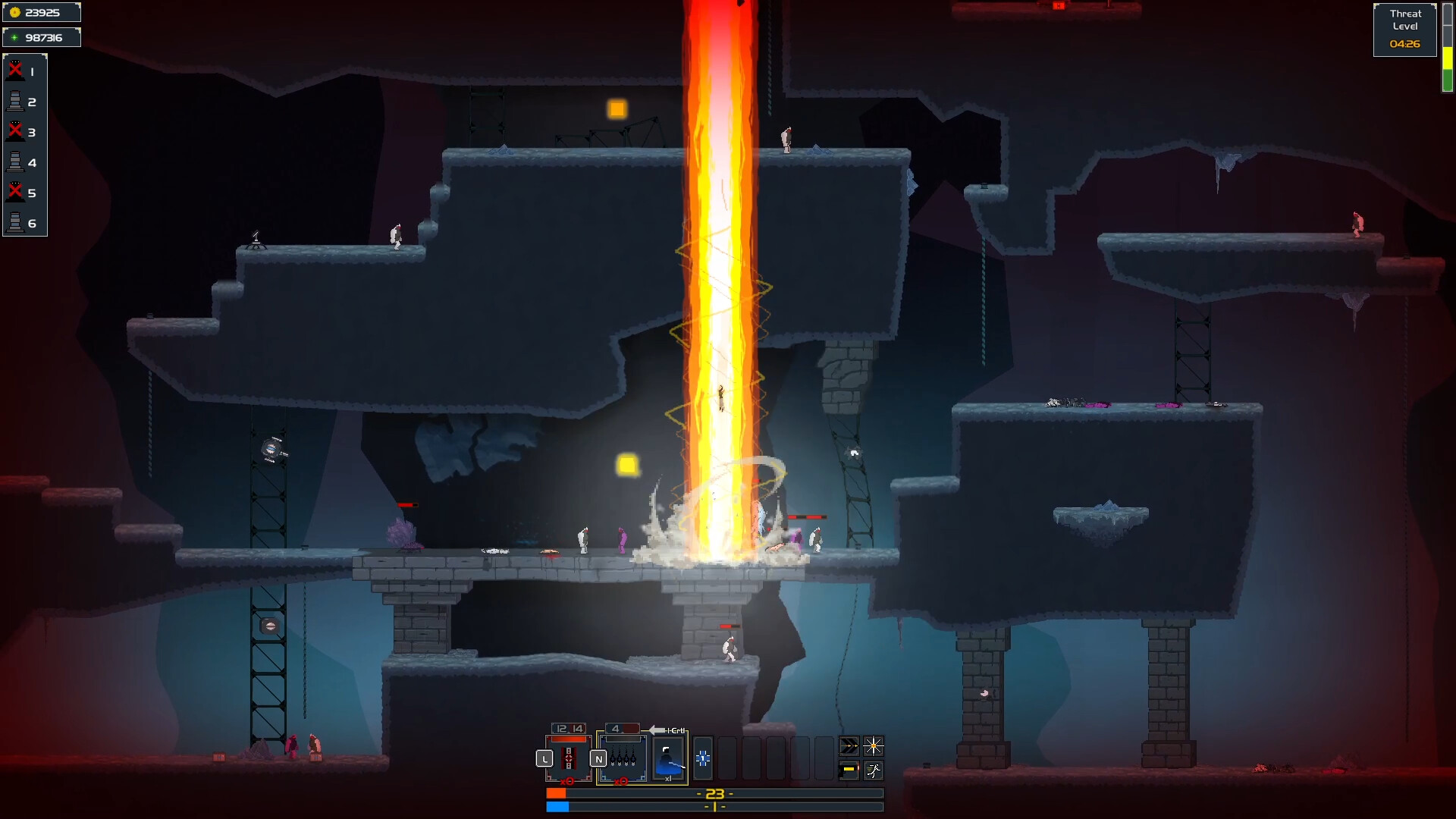Screen dimensions: 1456x819
Task: Select turret entry 4 from the roster panel
Action: coord(15,162)
